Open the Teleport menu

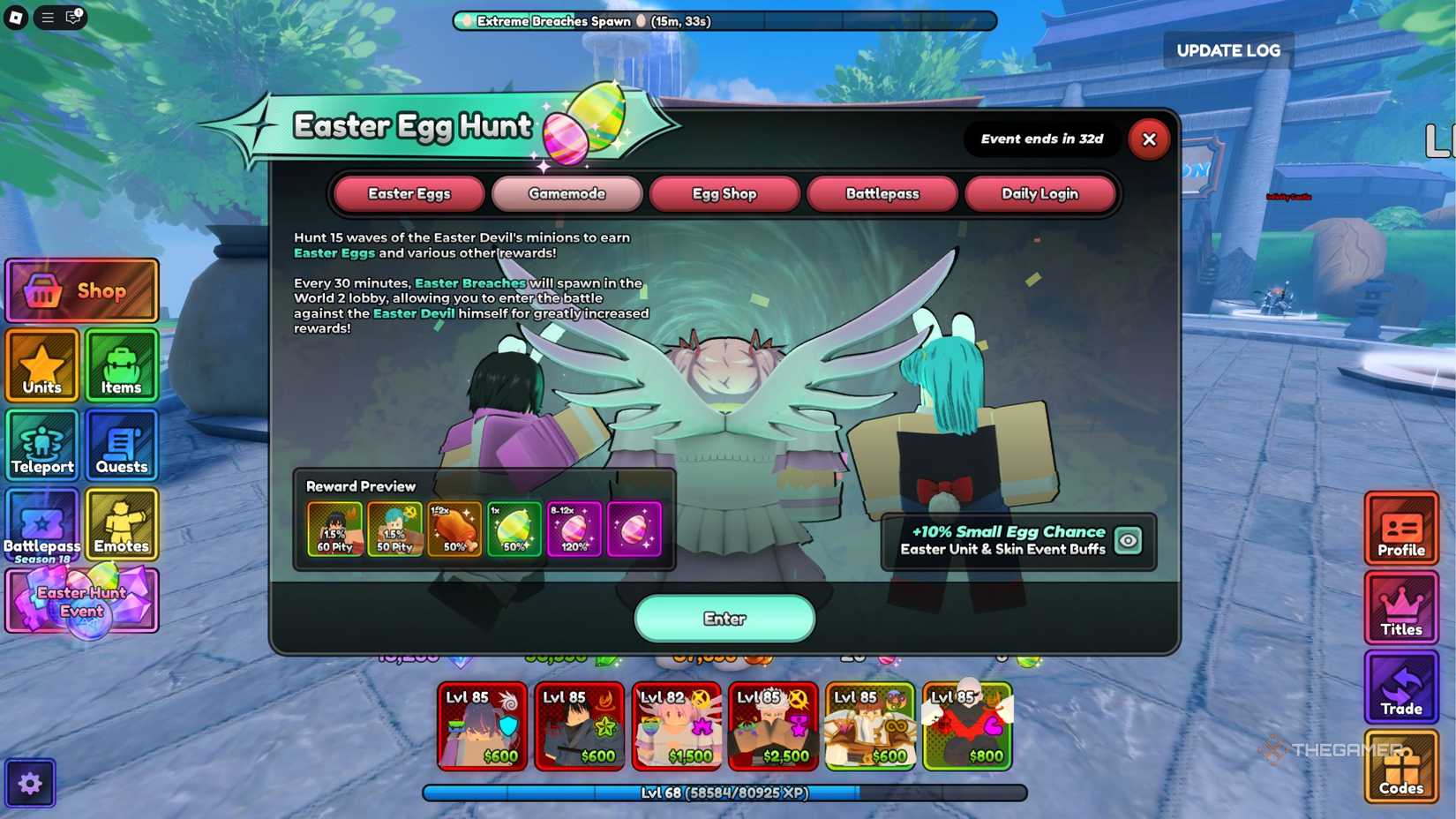click(x=41, y=445)
